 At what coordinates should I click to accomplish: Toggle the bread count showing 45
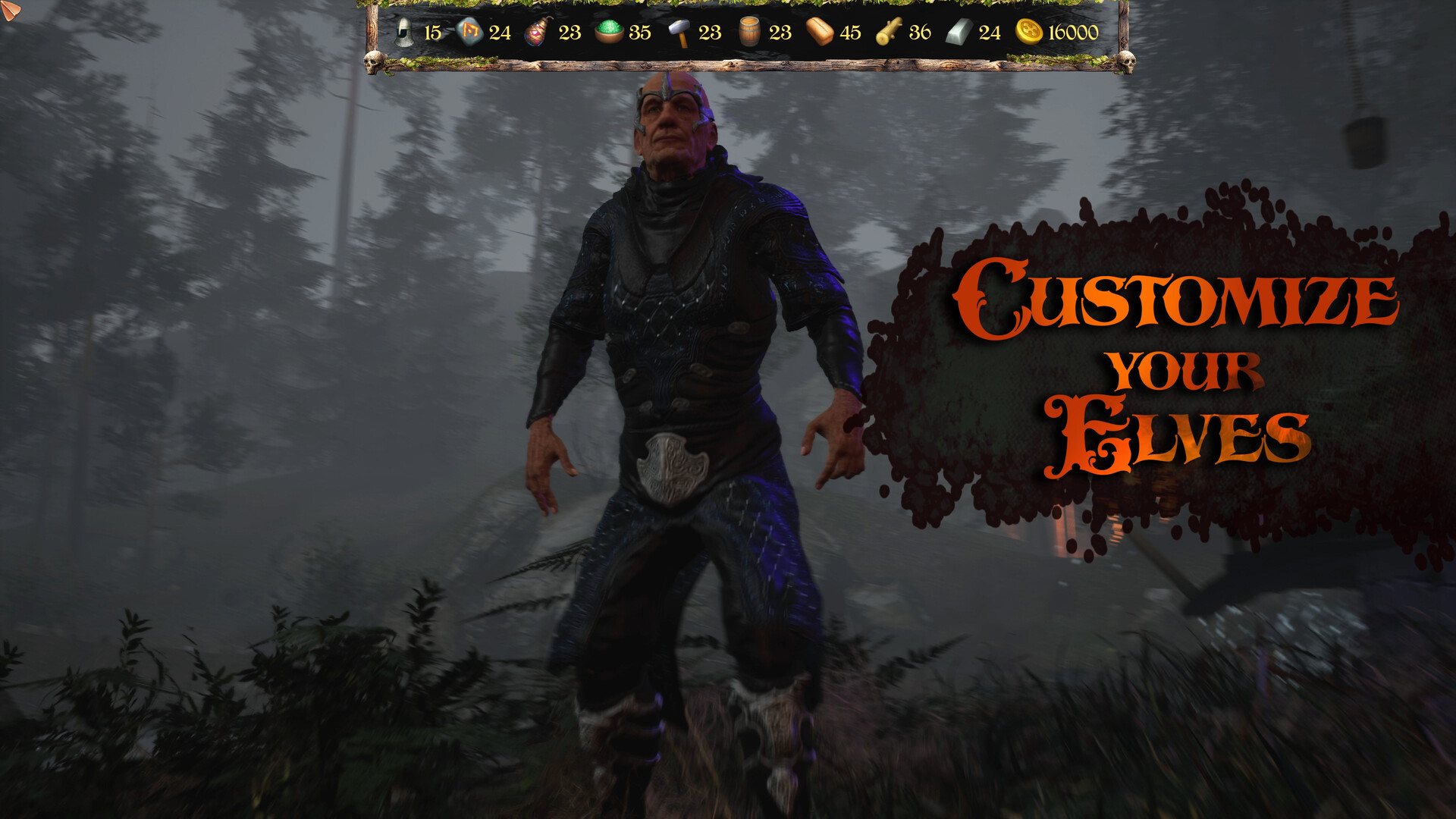coord(850,33)
